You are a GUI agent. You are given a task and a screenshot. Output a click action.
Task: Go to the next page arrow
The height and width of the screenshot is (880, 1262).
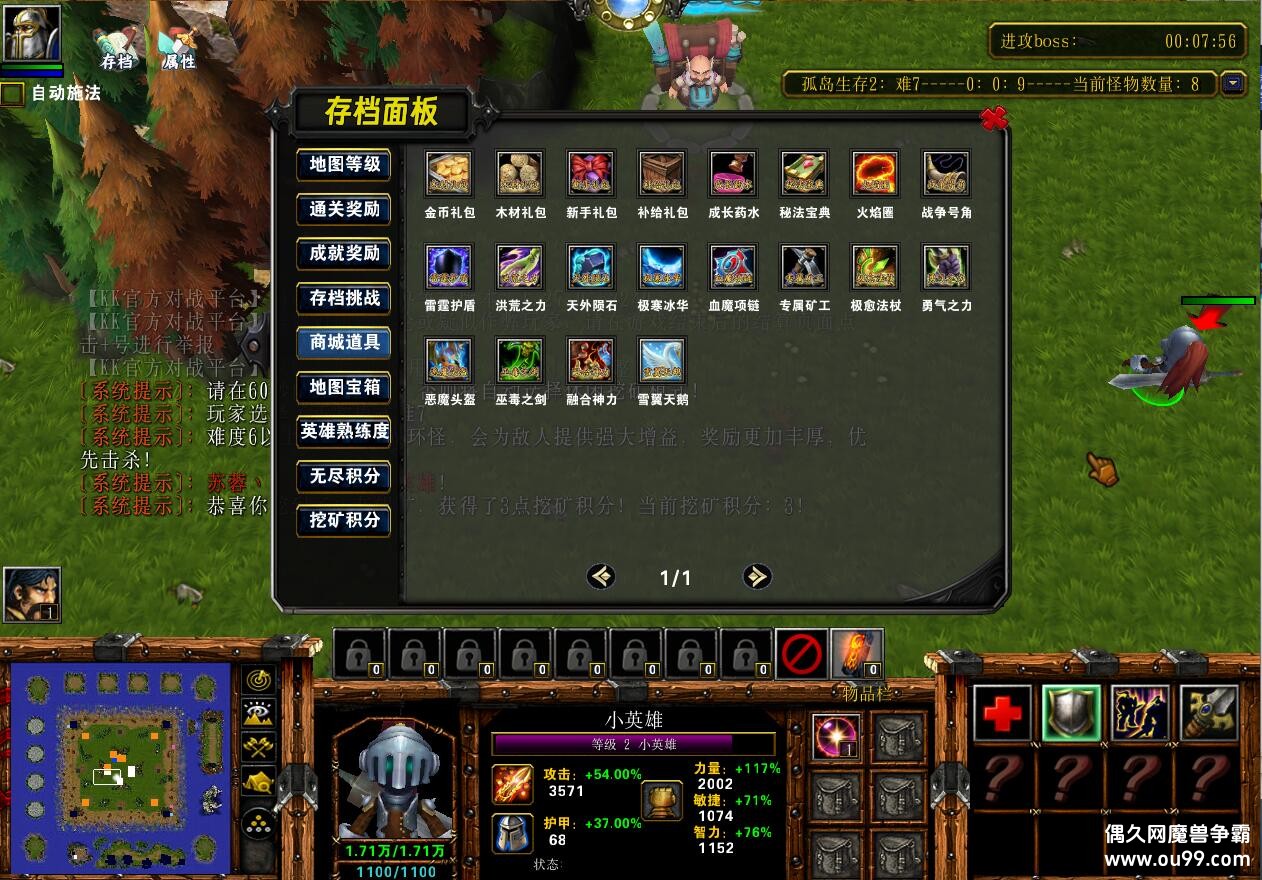(x=757, y=576)
